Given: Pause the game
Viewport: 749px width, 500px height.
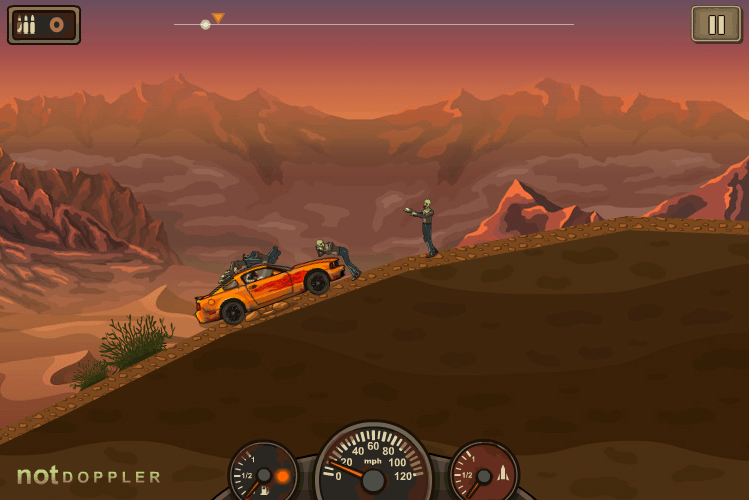Looking at the screenshot, I should coord(716,24).
